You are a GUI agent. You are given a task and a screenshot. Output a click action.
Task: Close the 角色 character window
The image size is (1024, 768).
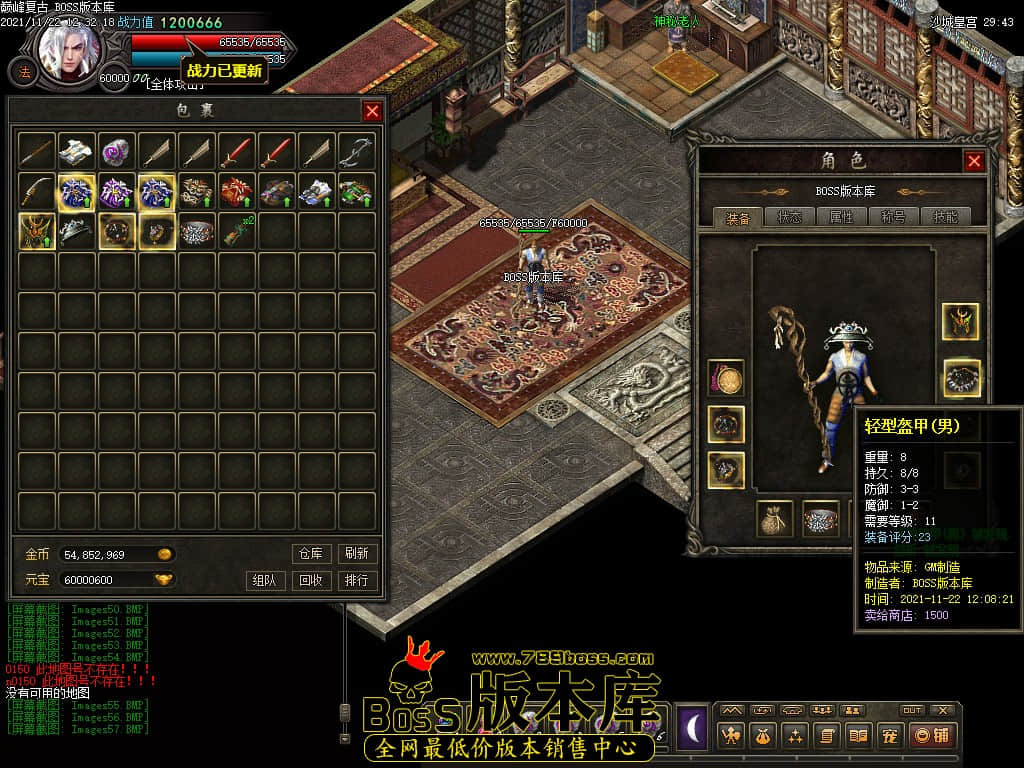point(974,161)
